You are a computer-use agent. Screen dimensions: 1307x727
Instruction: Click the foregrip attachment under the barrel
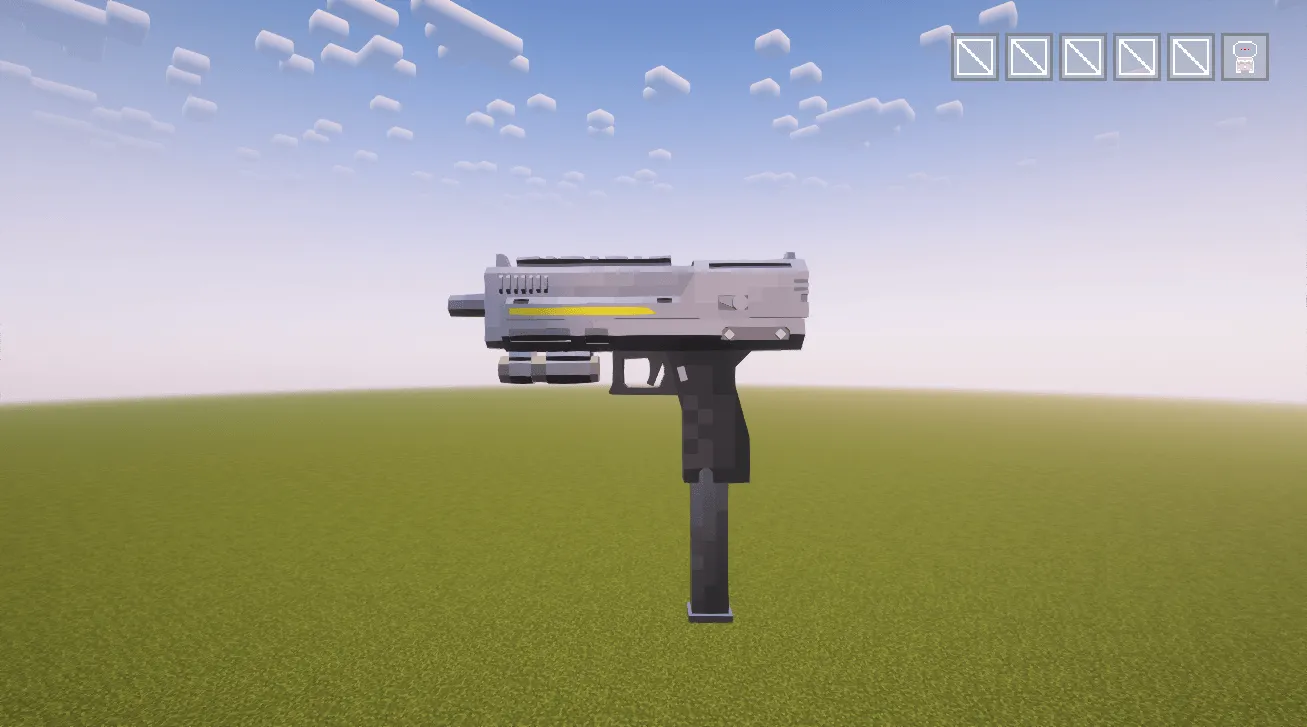pyautogui.click(x=550, y=367)
